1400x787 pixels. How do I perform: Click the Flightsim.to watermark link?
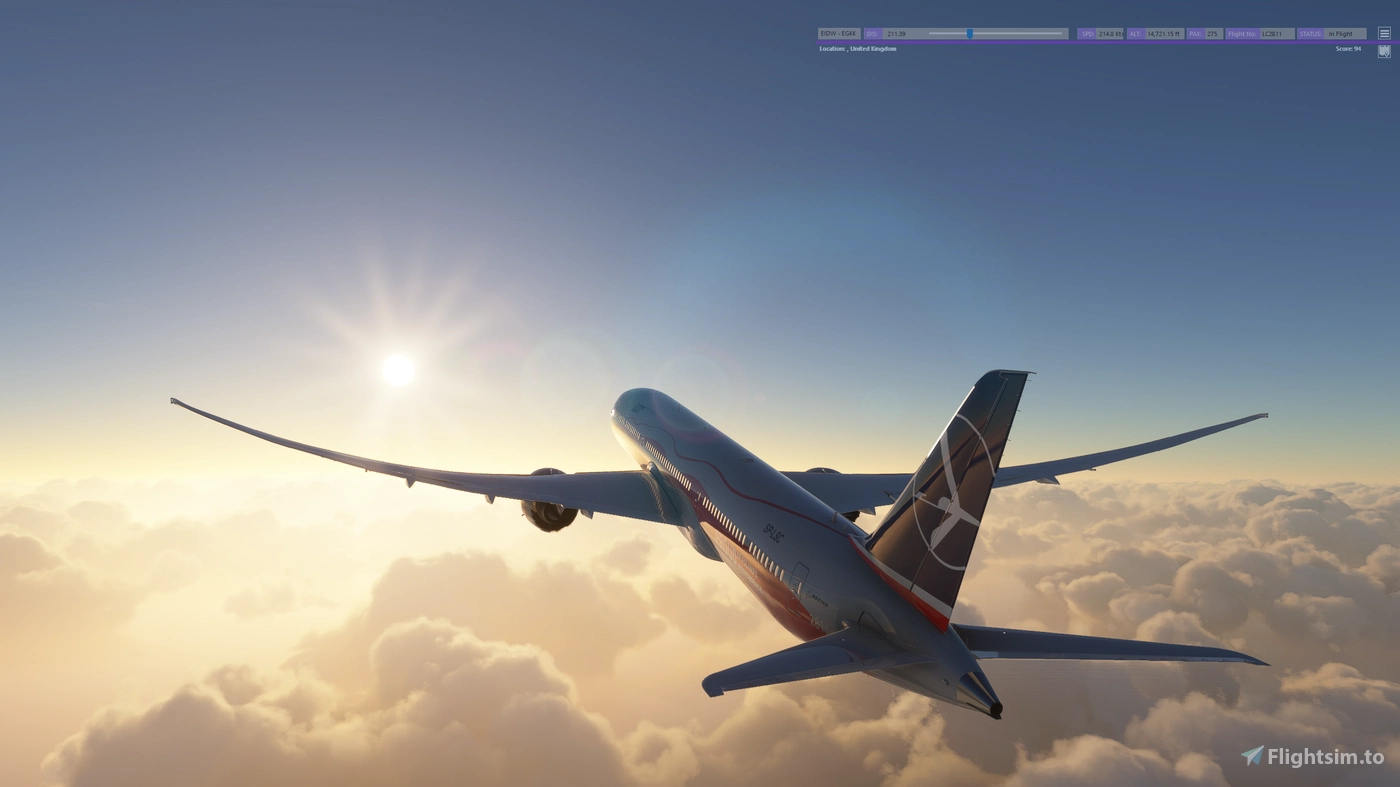coord(1323,757)
